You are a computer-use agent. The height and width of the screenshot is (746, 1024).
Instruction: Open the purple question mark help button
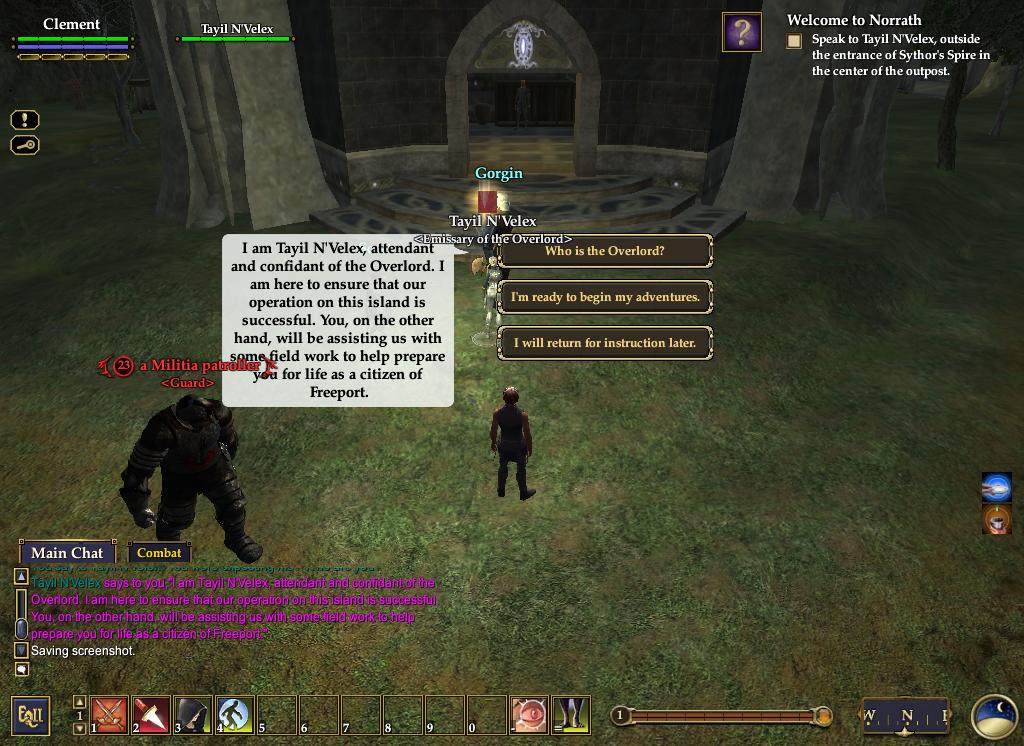[741, 32]
